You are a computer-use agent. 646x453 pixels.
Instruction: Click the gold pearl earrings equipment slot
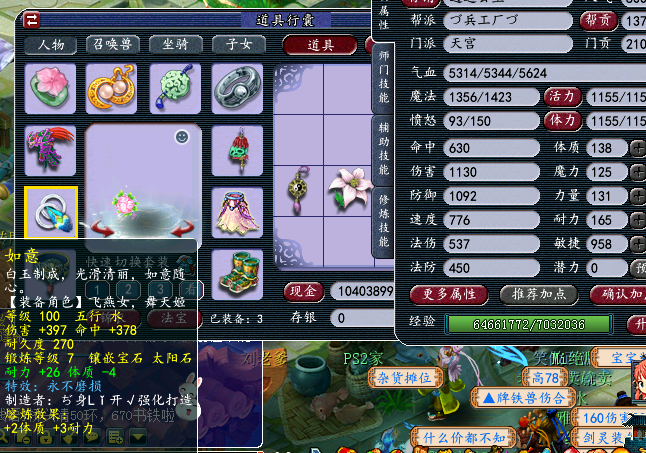click(x=112, y=88)
